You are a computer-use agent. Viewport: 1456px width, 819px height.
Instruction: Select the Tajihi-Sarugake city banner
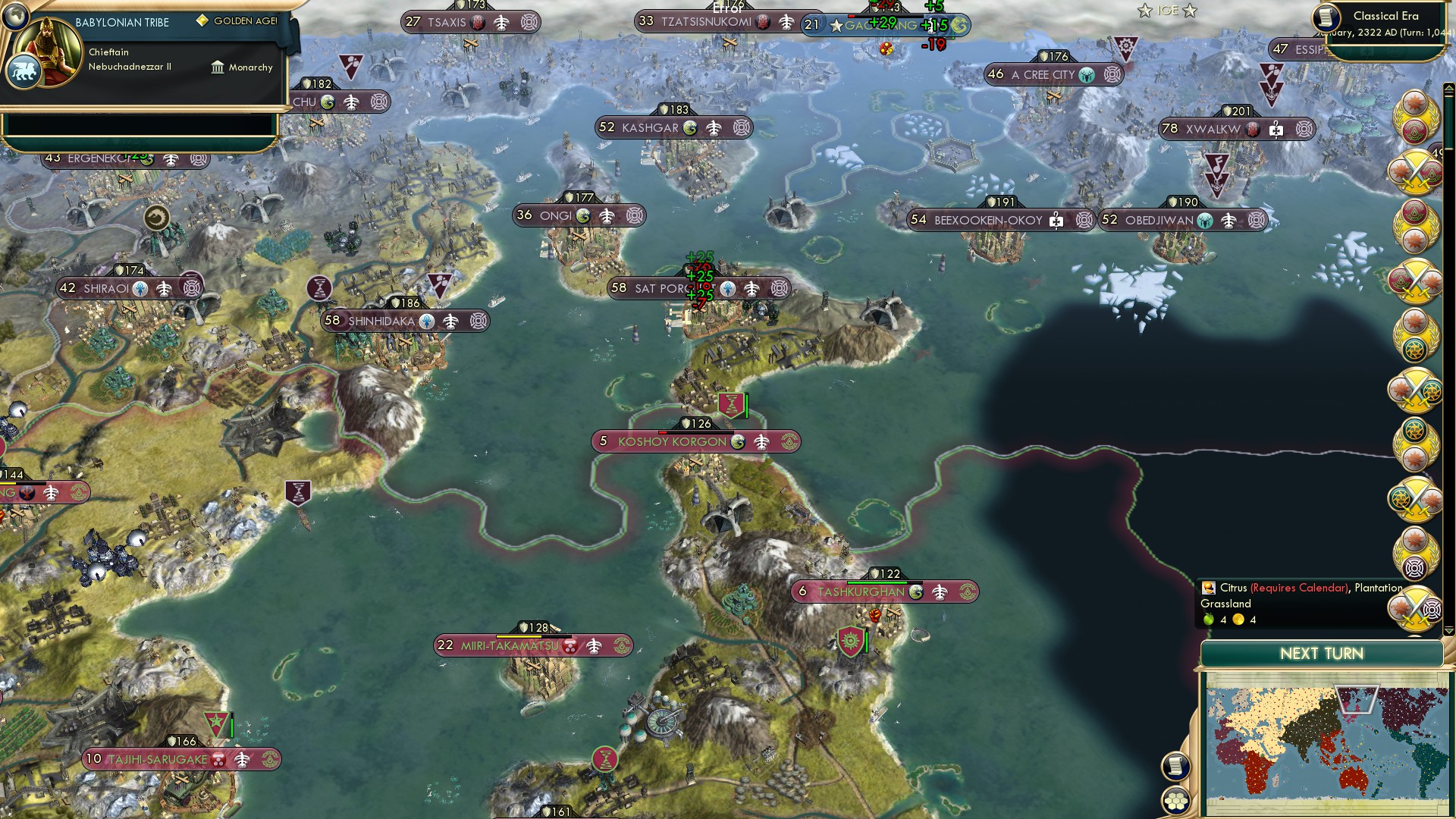(157, 759)
